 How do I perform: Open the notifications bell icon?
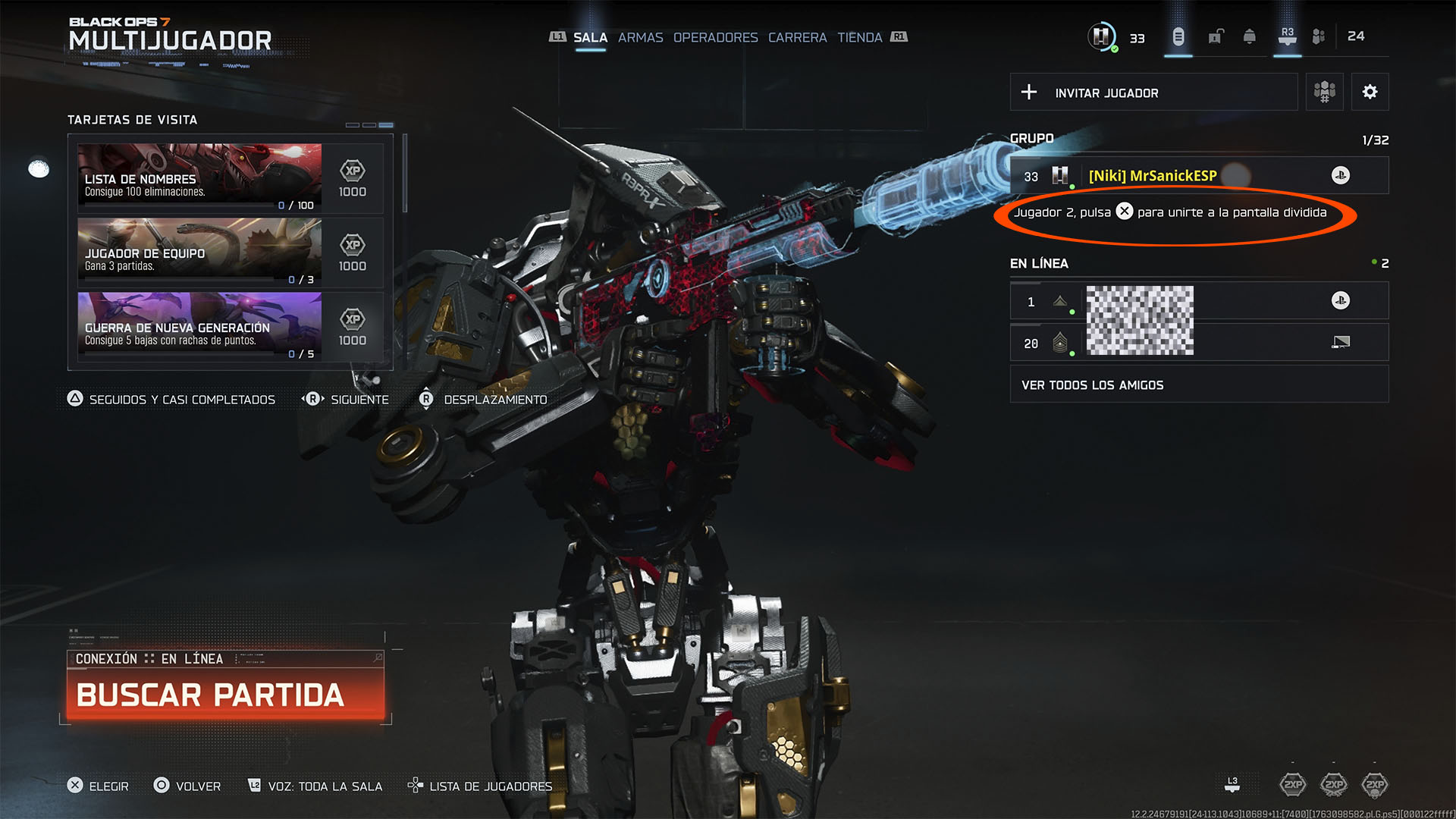[x=1249, y=36]
